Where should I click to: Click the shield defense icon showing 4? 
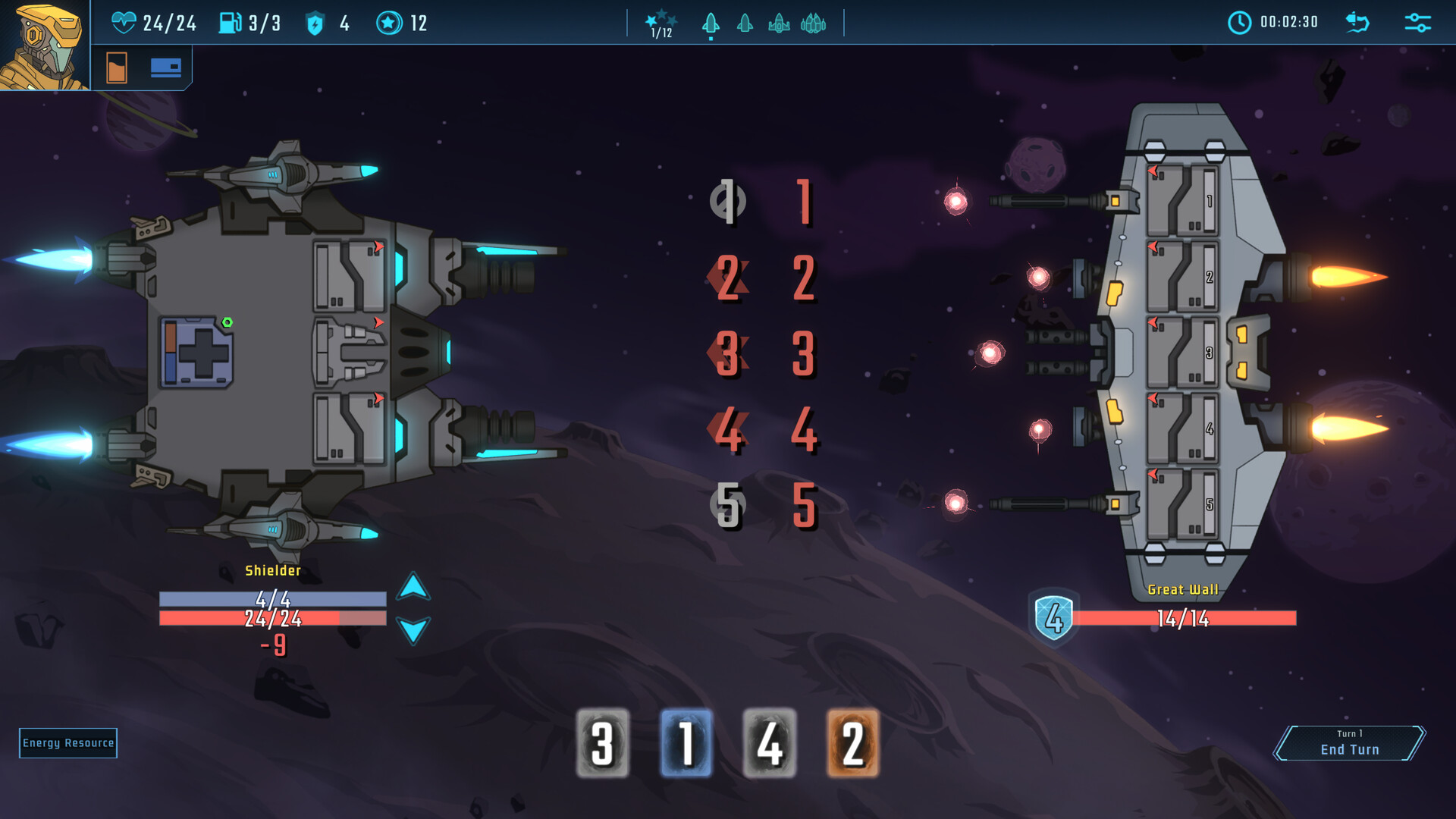pyautogui.click(x=316, y=23)
